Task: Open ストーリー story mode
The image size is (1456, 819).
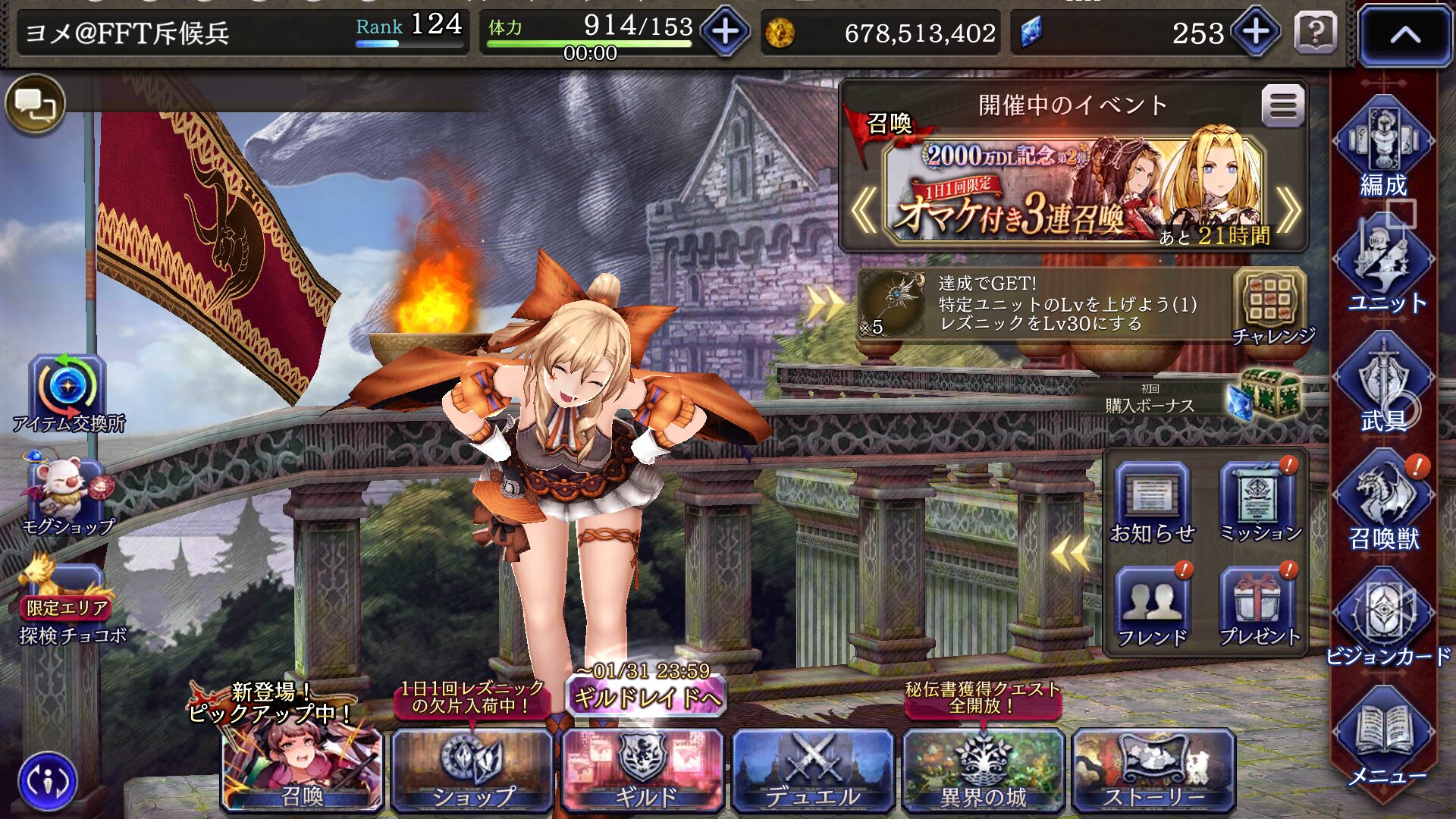Action: coord(1153,769)
